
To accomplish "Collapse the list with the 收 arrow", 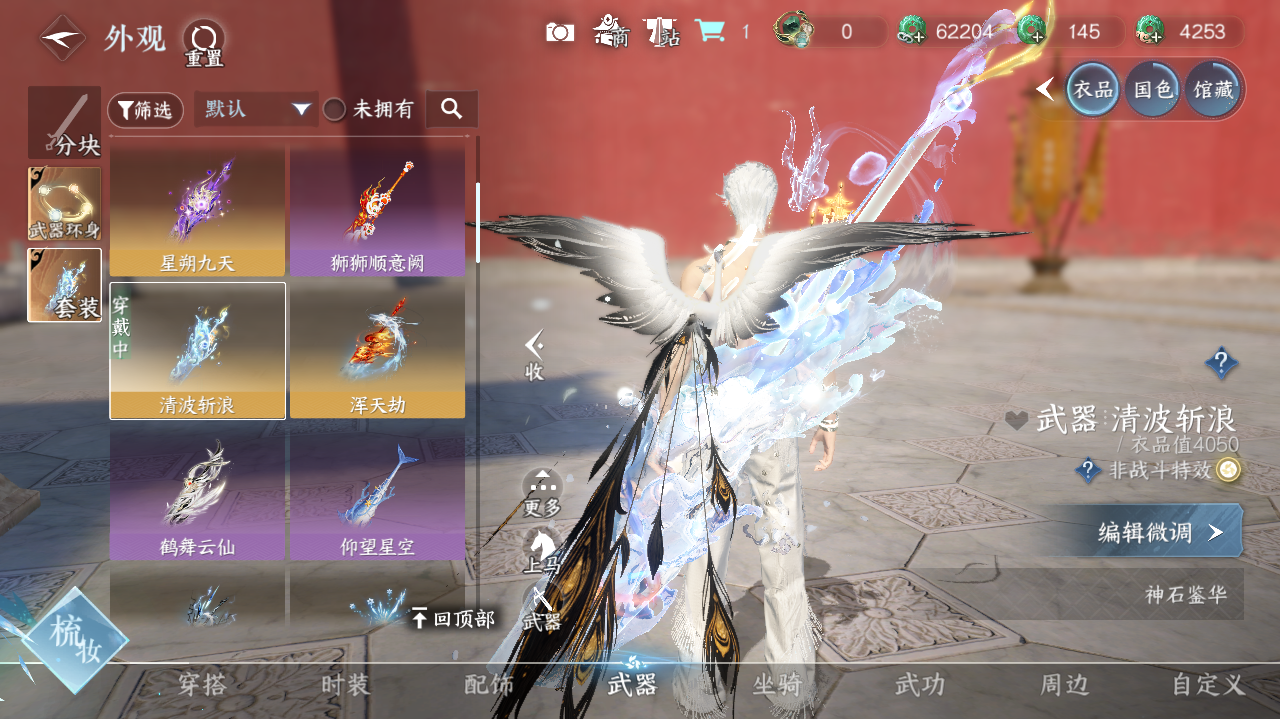I will tap(535, 355).
